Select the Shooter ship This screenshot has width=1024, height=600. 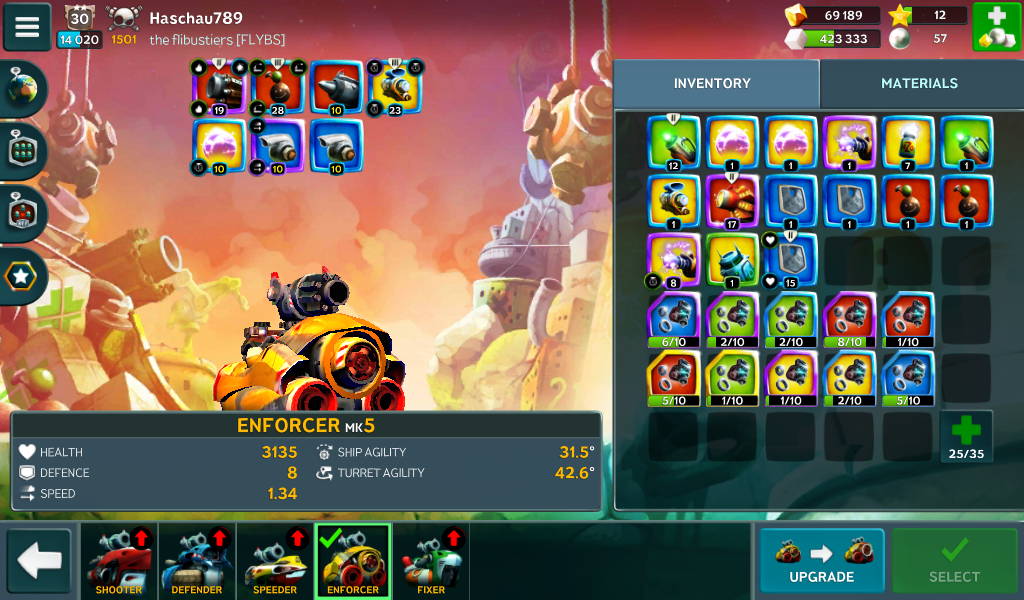click(118, 560)
